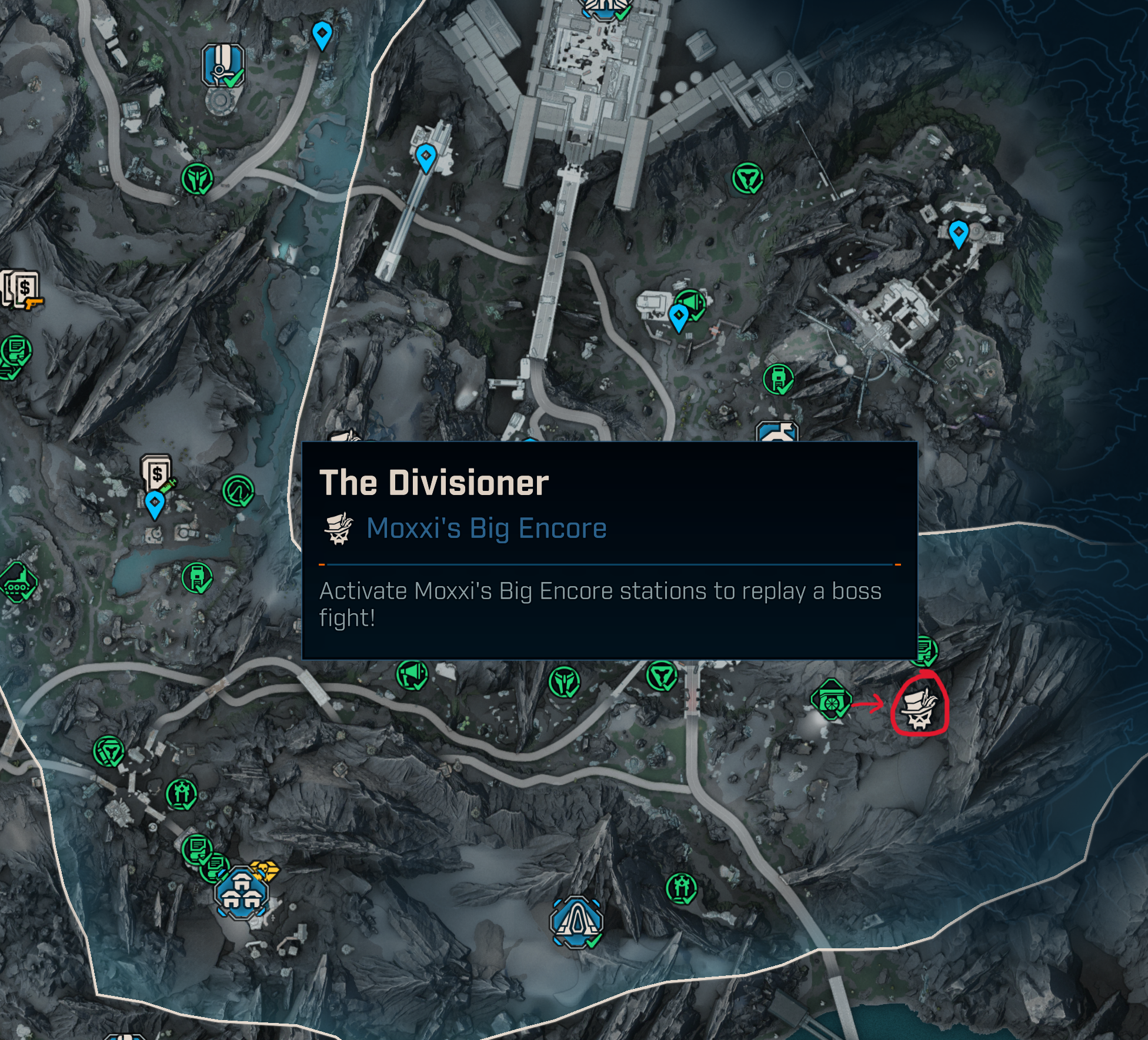Click the Moxxi's Big Encore tooltip link
Viewport: 1148px width, 1040px height.
tap(486, 528)
